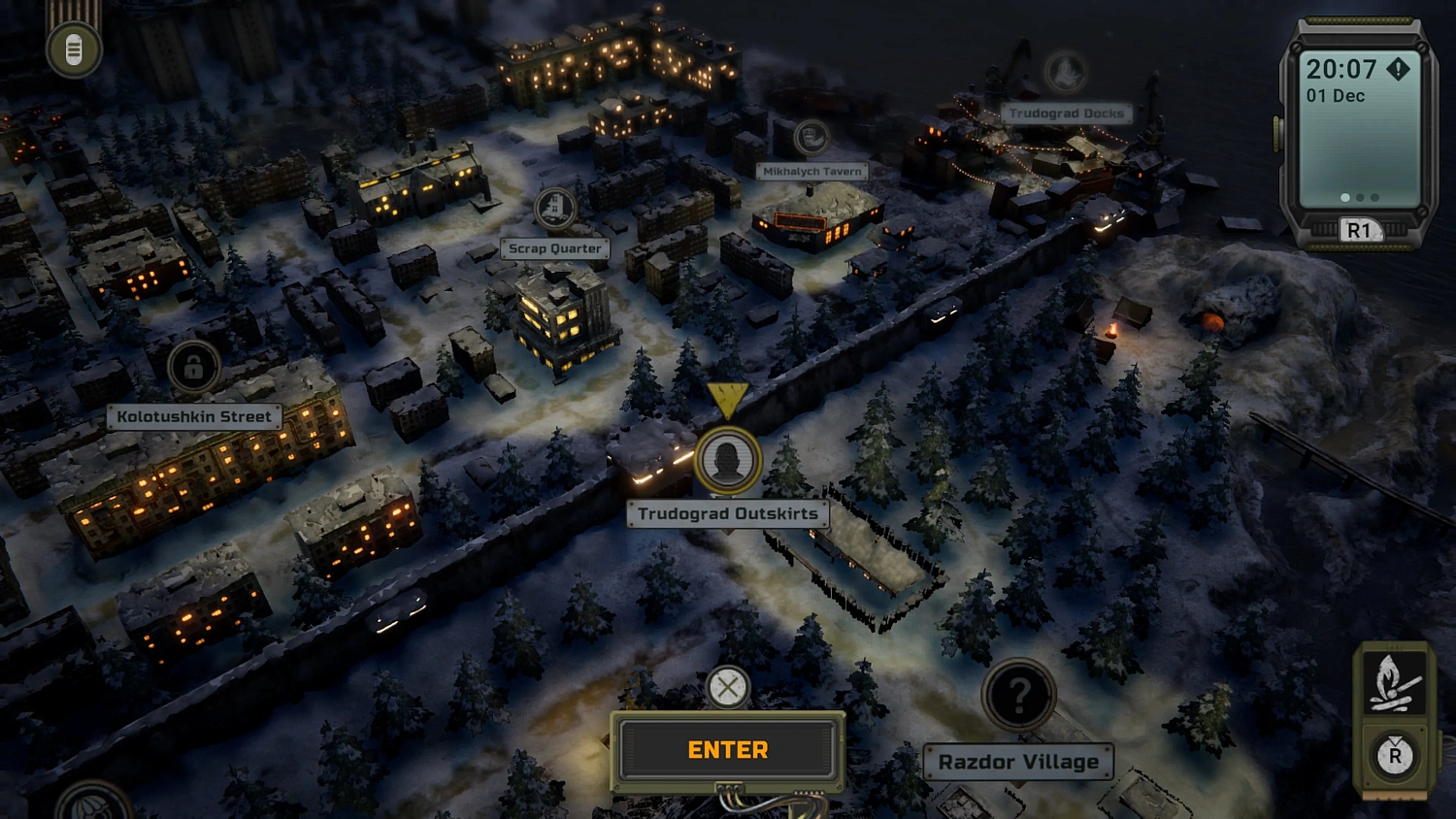Toggle the R1 switch on the watch device

pos(1361,230)
